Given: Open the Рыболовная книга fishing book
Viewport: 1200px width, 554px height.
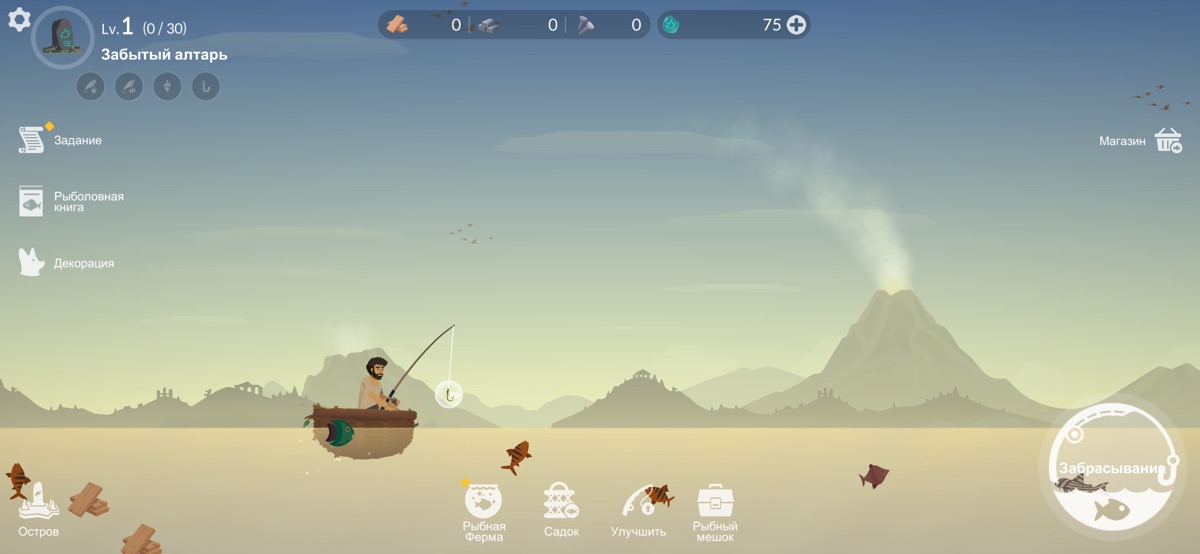Looking at the screenshot, I should click(32, 202).
